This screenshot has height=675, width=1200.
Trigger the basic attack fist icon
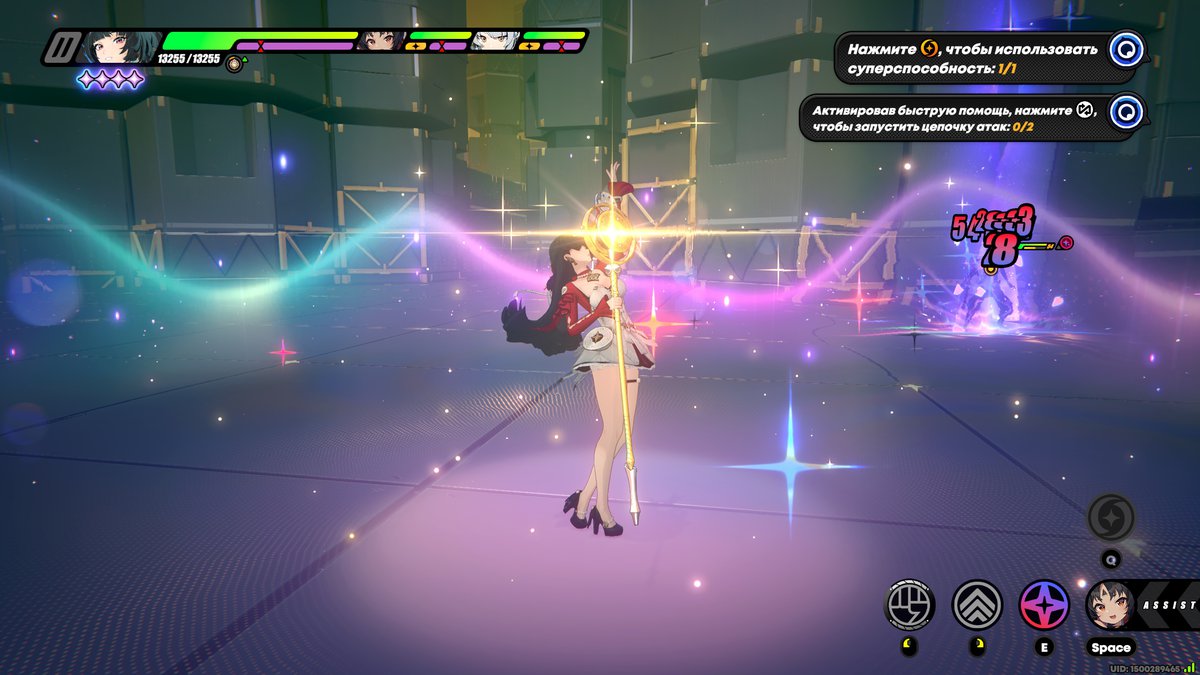[x=910, y=604]
